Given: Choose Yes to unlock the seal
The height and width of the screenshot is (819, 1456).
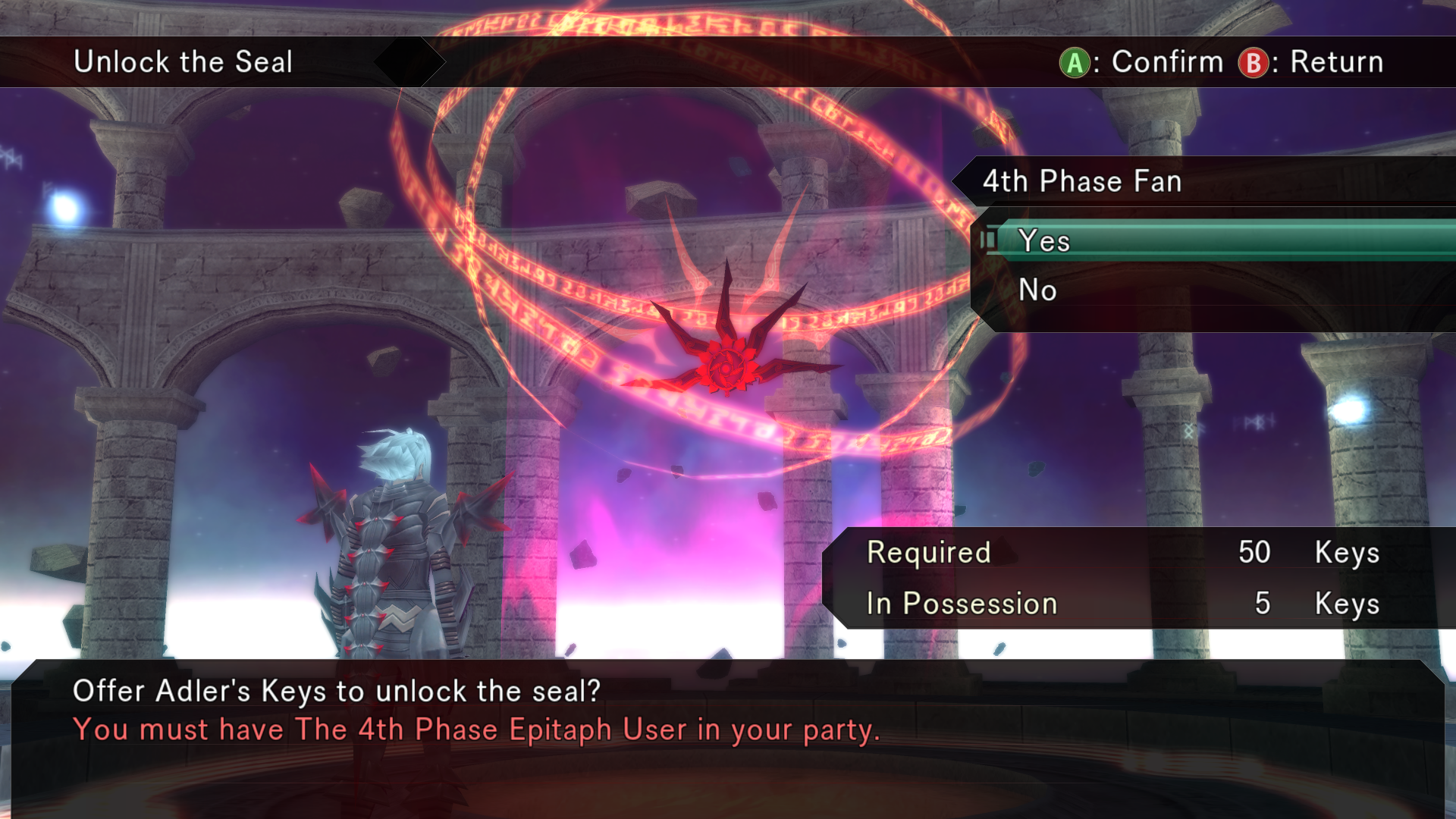Looking at the screenshot, I should pos(1045,241).
